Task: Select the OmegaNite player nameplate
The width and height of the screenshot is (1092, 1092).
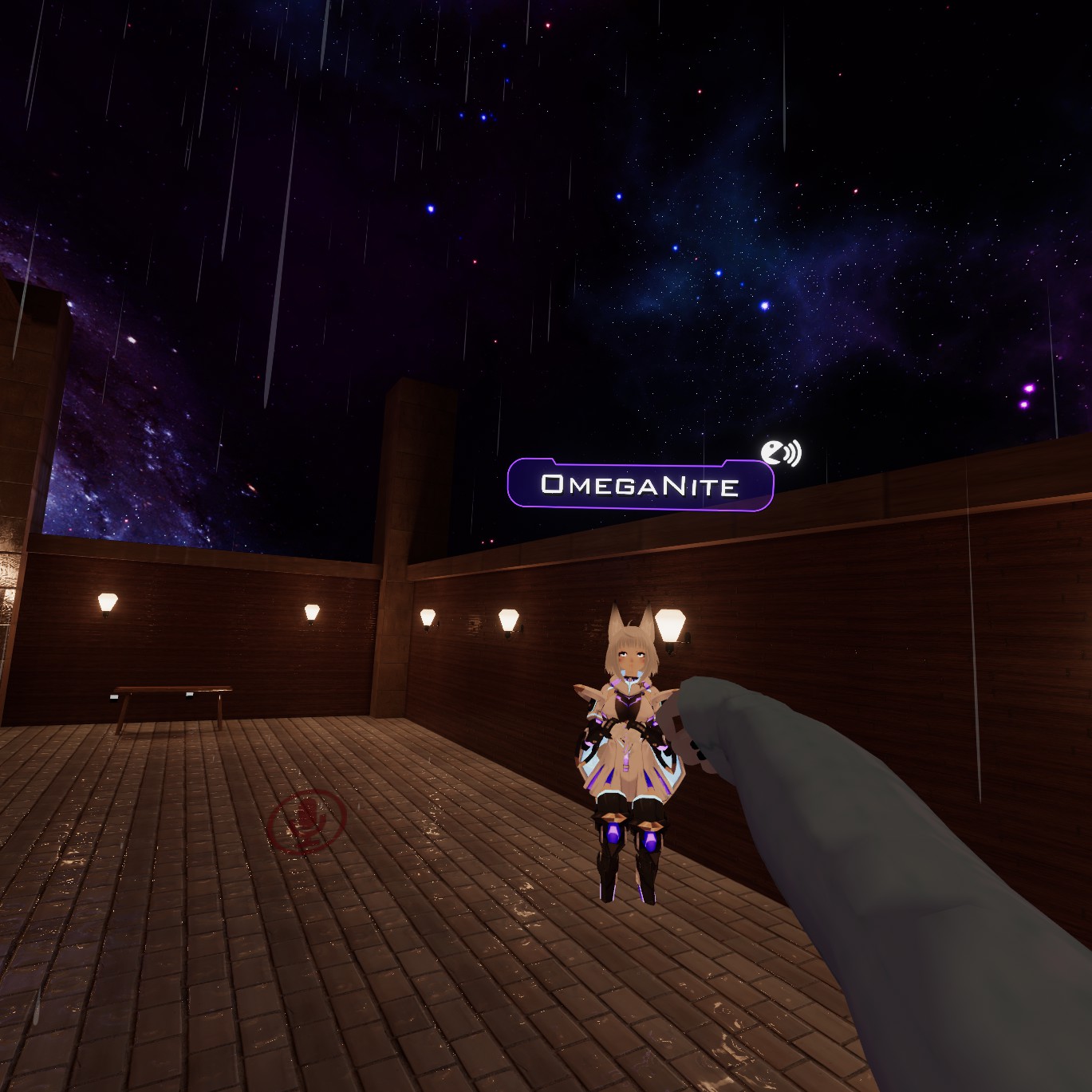Action: point(640,484)
